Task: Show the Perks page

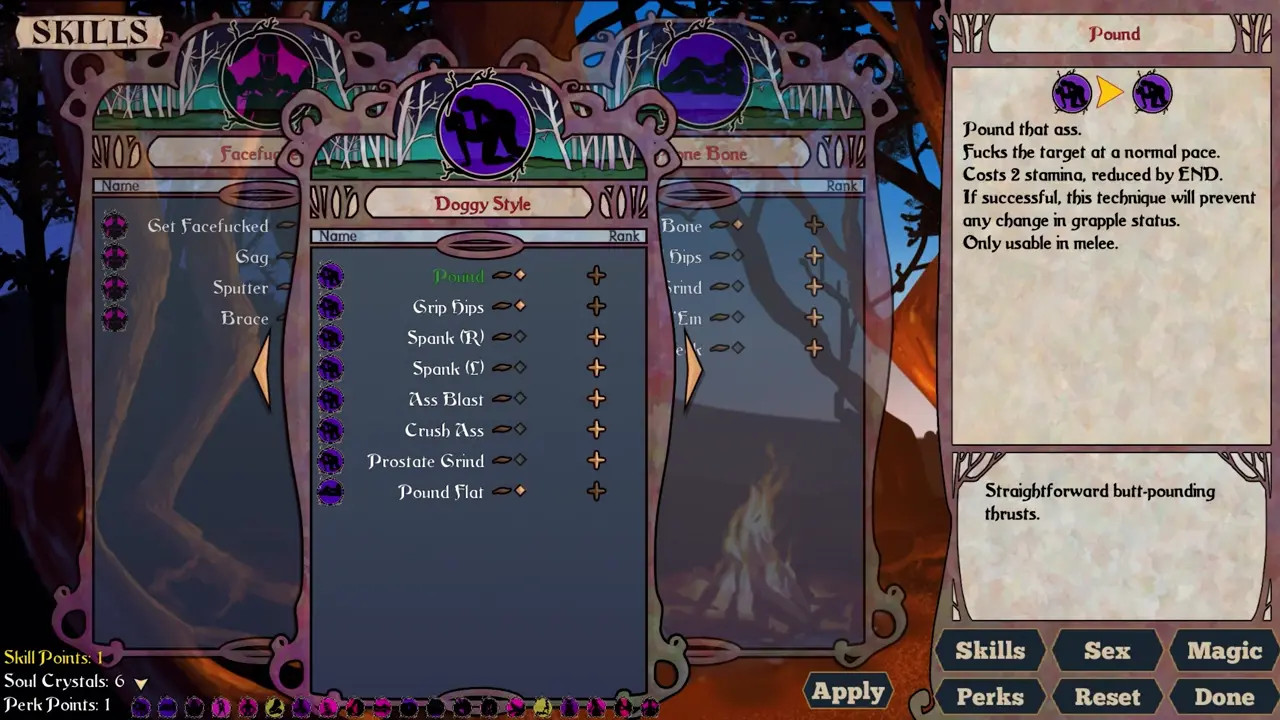Action: point(989,697)
